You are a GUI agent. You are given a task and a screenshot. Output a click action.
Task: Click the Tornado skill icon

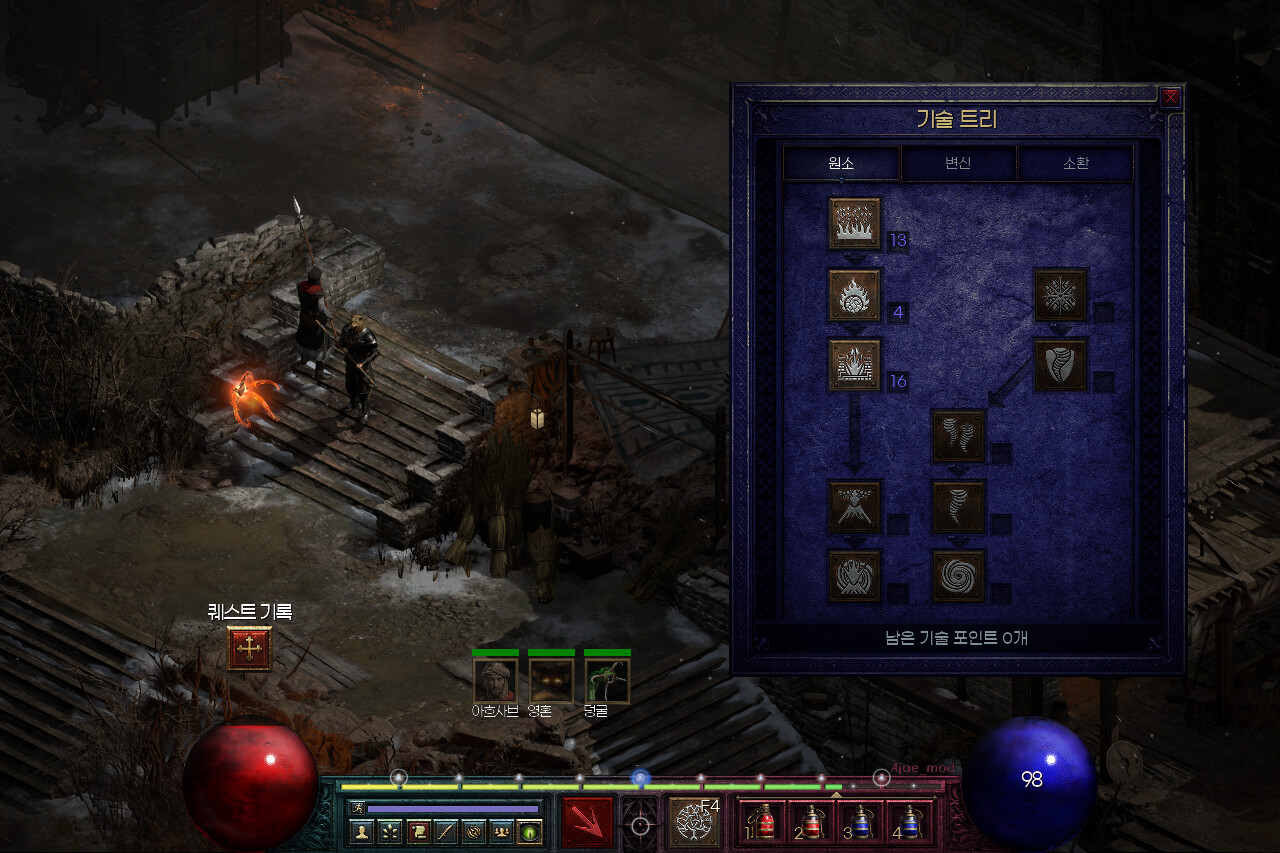pos(959,507)
